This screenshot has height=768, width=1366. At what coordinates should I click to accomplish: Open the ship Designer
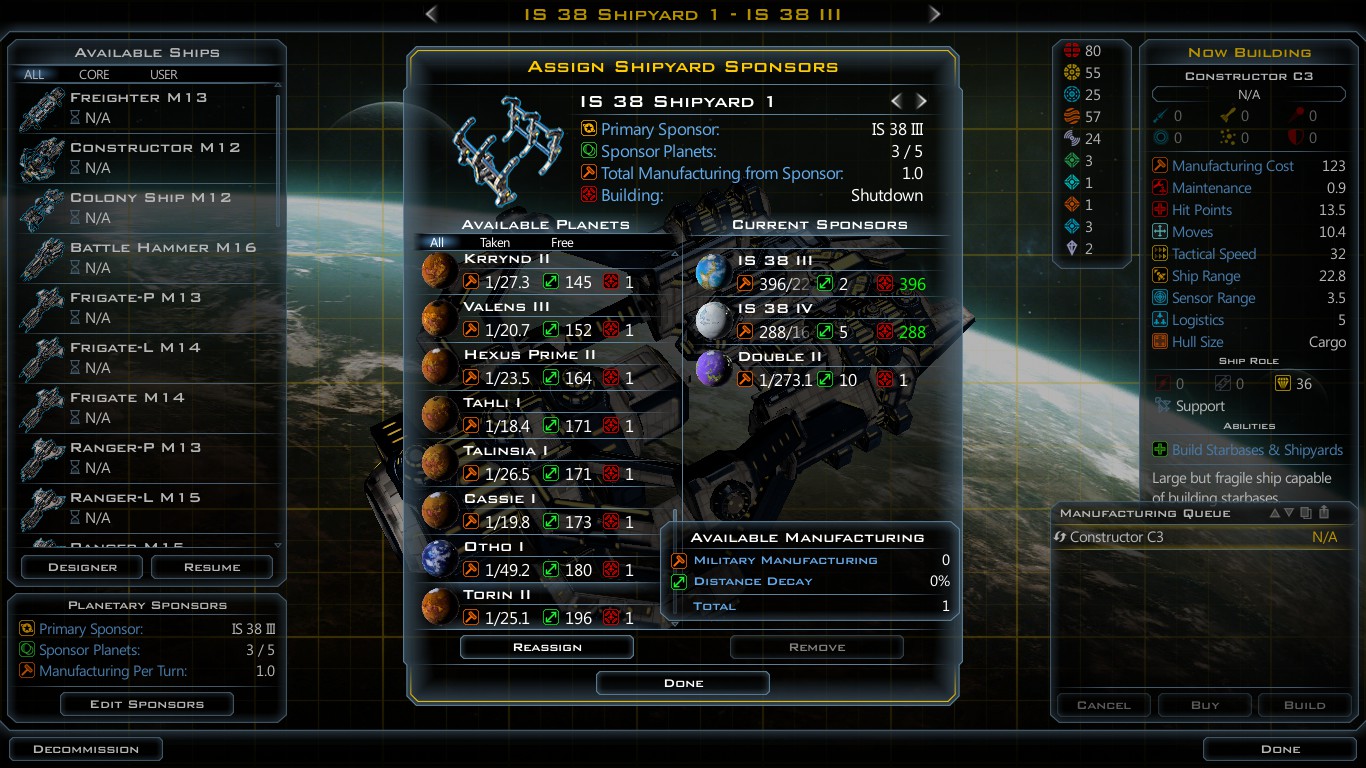pyautogui.click(x=83, y=567)
